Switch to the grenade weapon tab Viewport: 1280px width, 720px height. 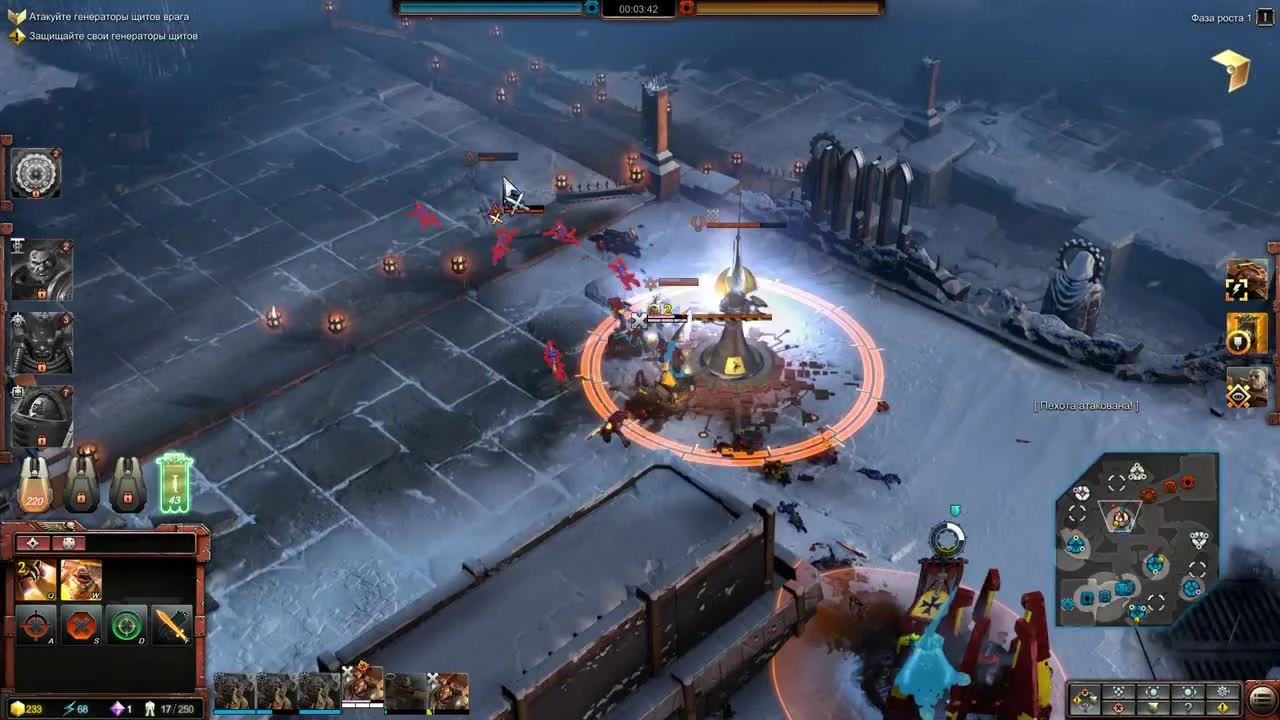click(x=68, y=545)
